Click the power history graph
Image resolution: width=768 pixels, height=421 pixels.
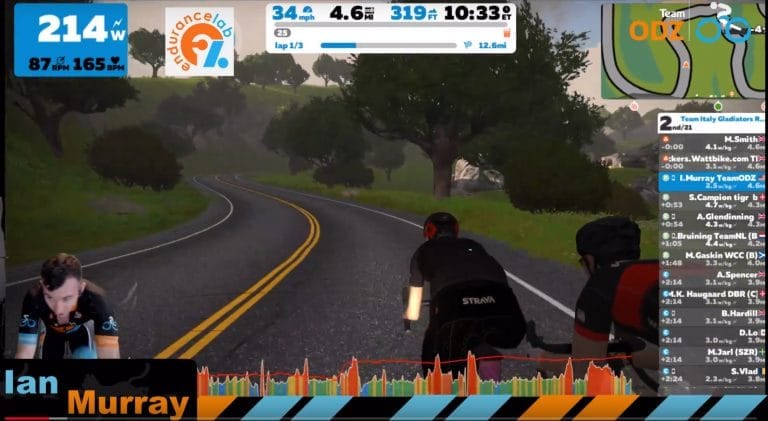coord(414,377)
